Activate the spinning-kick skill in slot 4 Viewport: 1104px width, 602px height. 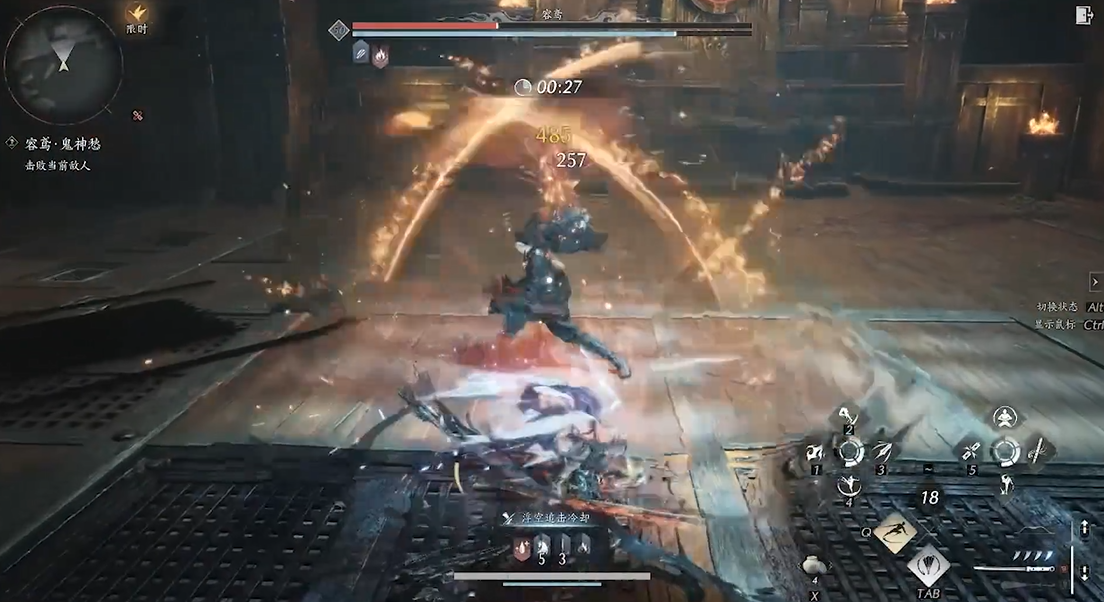click(x=849, y=487)
